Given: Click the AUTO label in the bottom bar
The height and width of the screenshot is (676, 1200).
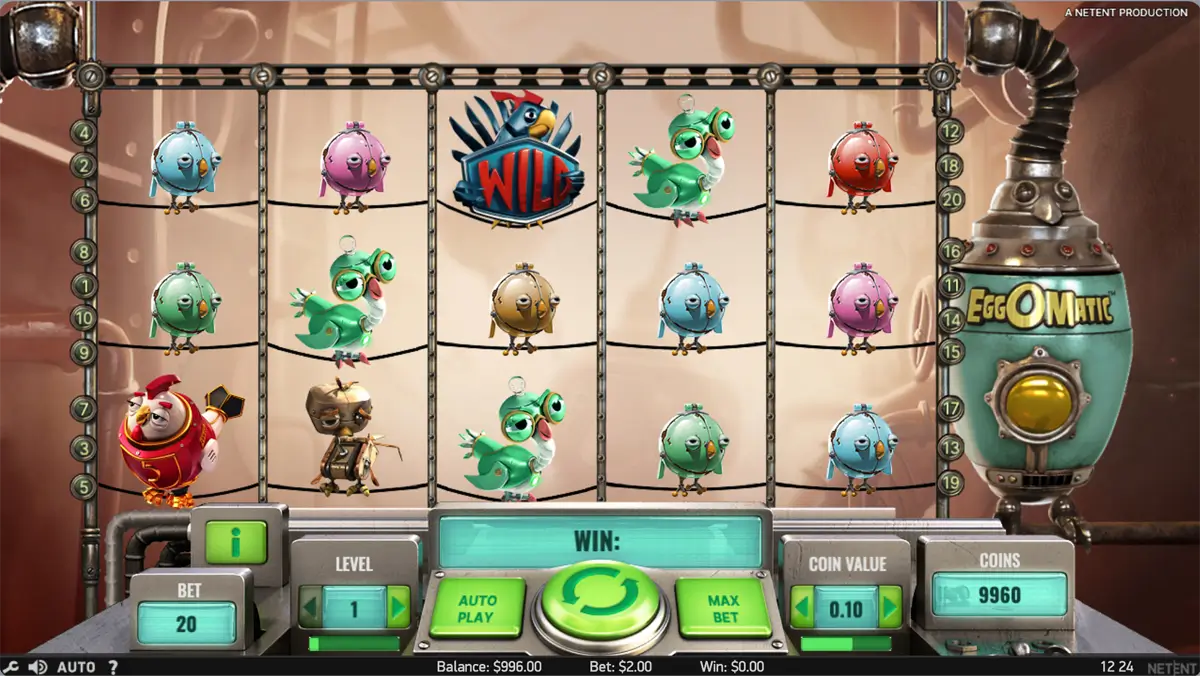Looking at the screenshot, I should (76, 667).
